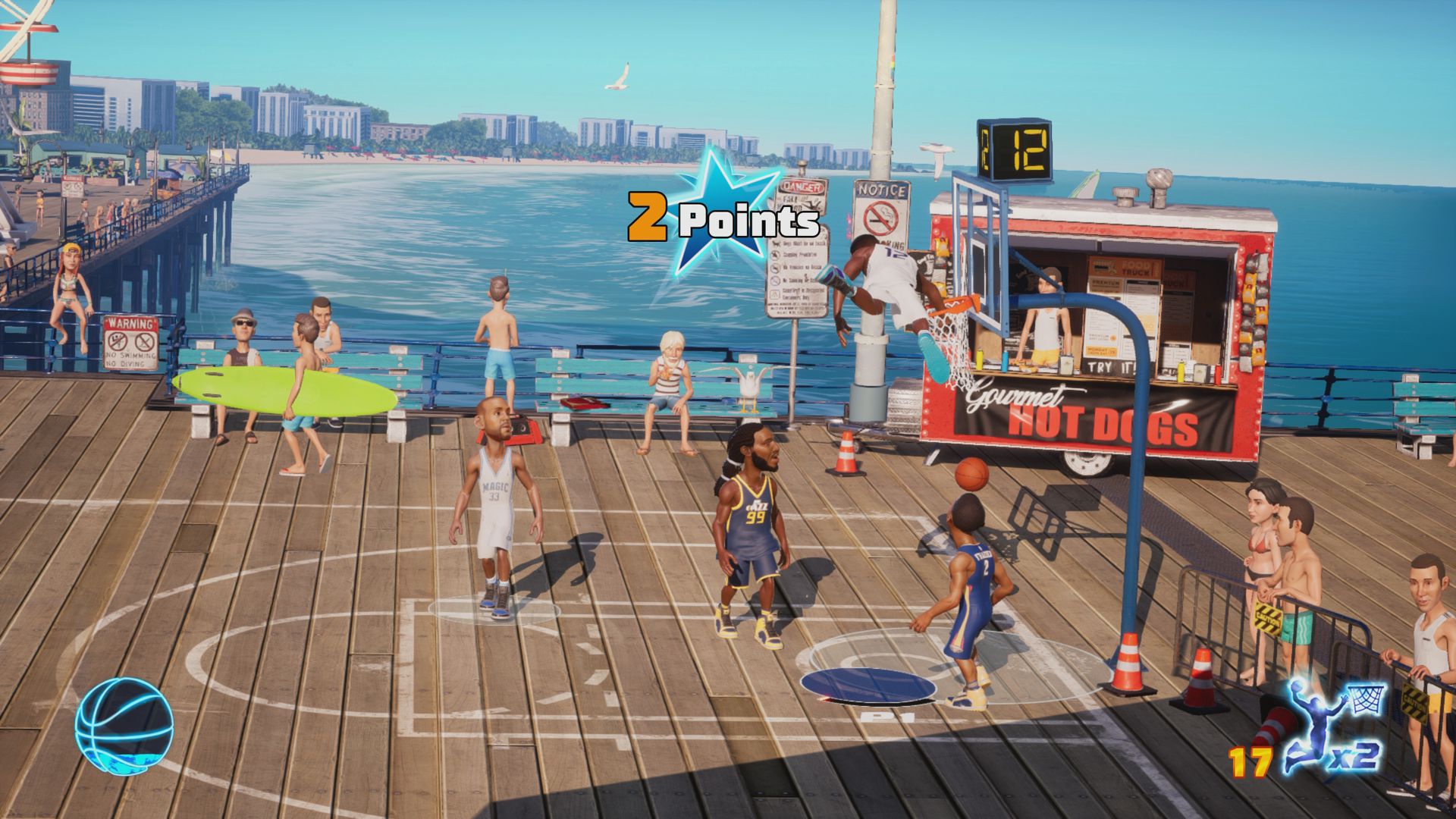The width and height of the screenshot is (1456, 819).
Task: Click the glowing blue basketball power-up meter
Action: tap(124, 726)
